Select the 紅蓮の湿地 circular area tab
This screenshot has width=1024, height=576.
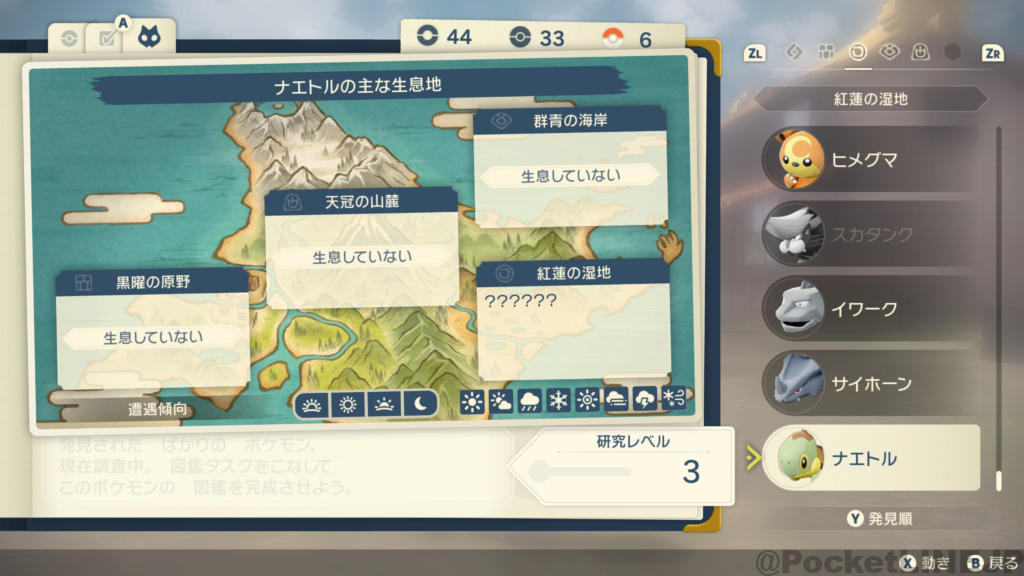pyautogui.click(x=857, y=52)
